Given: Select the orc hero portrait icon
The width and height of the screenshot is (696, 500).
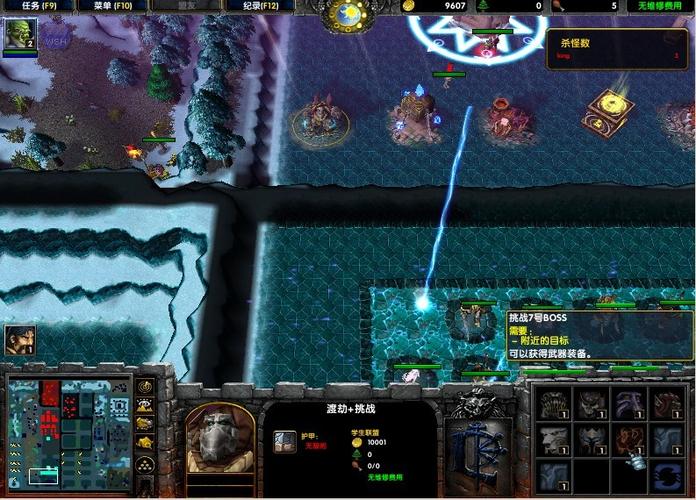Looking at the screenshot, I should pos(20,35).
